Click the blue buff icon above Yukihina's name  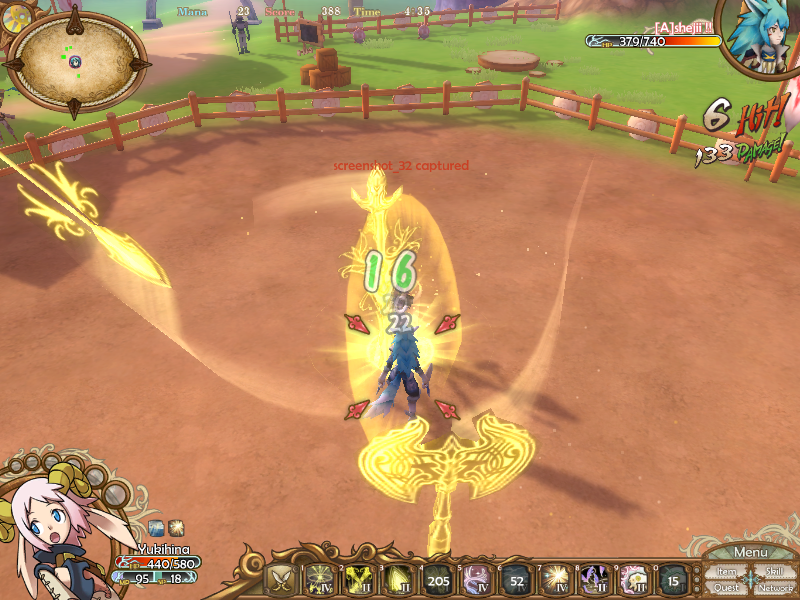pos(156,526)
